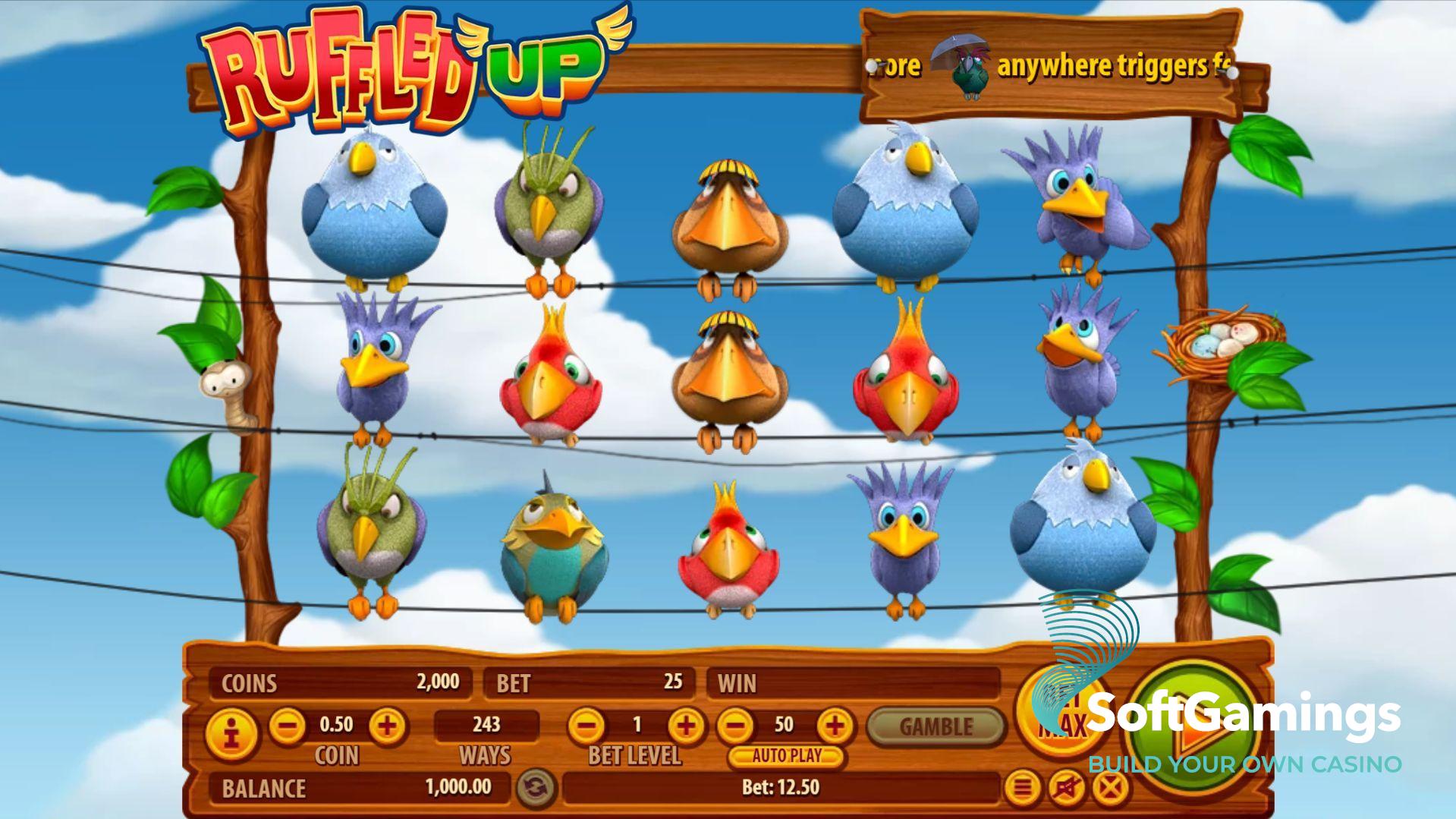The width and height of the screenshot is (1456, 819).
Task: Decrease the coin value
Action: click(288, 726)
